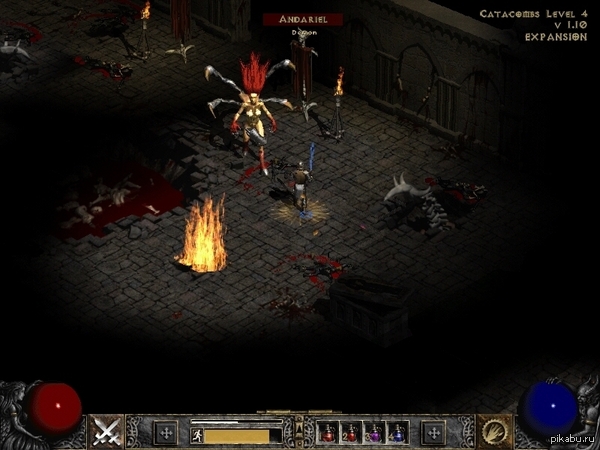Toggle the run/walk running figure button

[197, 434]
